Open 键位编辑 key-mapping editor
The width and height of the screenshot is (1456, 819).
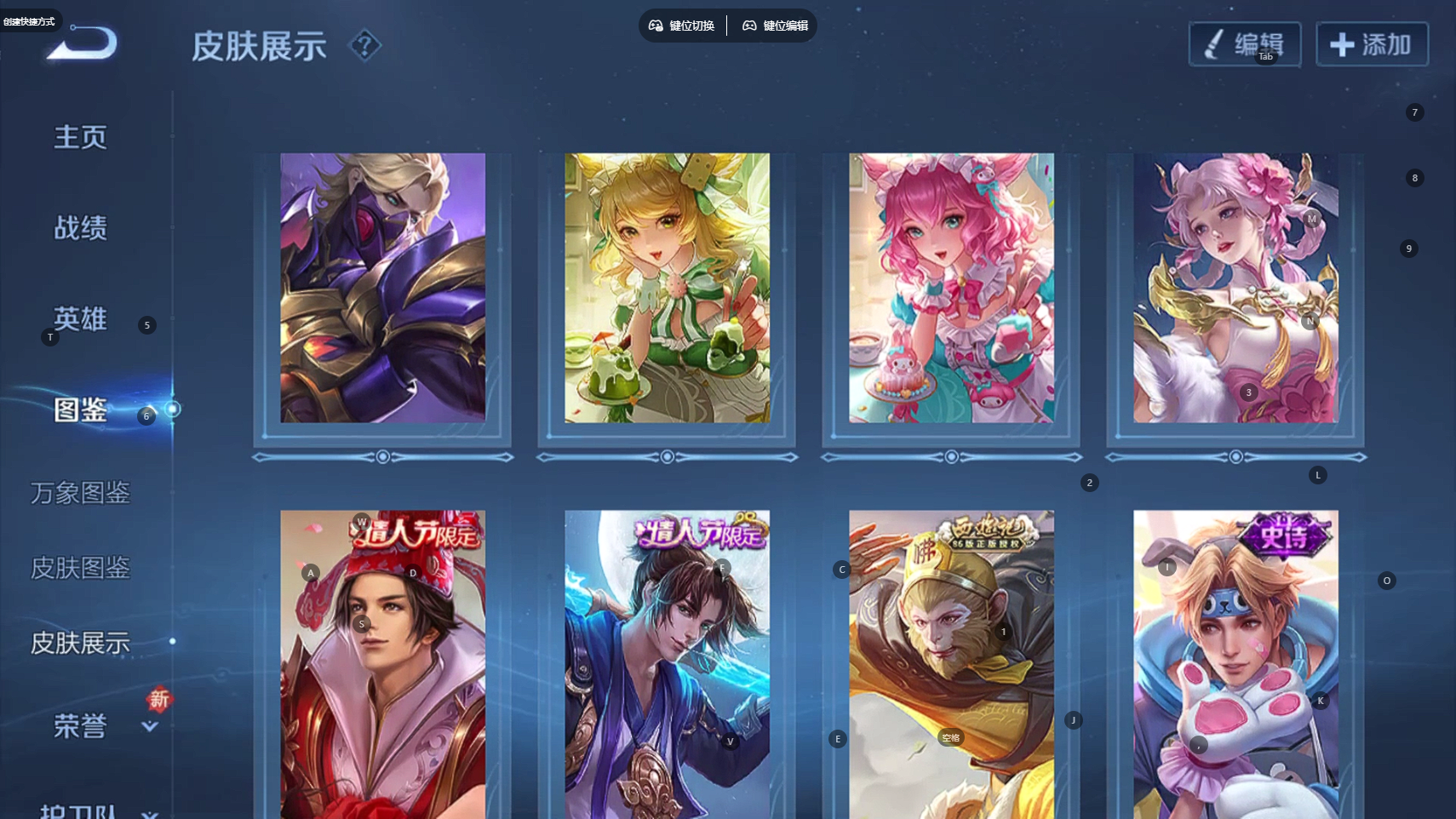coord(775,26)
